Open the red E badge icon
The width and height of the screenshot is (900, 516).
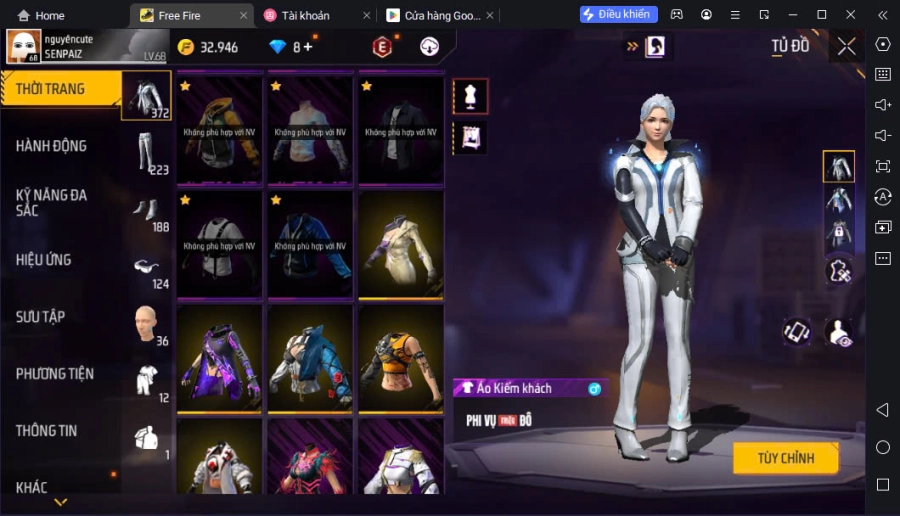tap(381, 47)
